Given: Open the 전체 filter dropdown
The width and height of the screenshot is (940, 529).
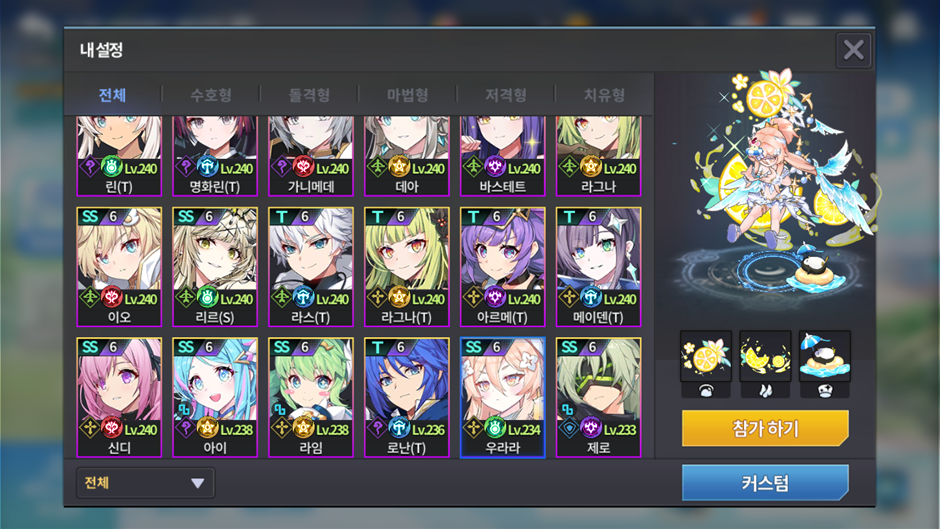Looking at the screenshot, I should [145, 483].
